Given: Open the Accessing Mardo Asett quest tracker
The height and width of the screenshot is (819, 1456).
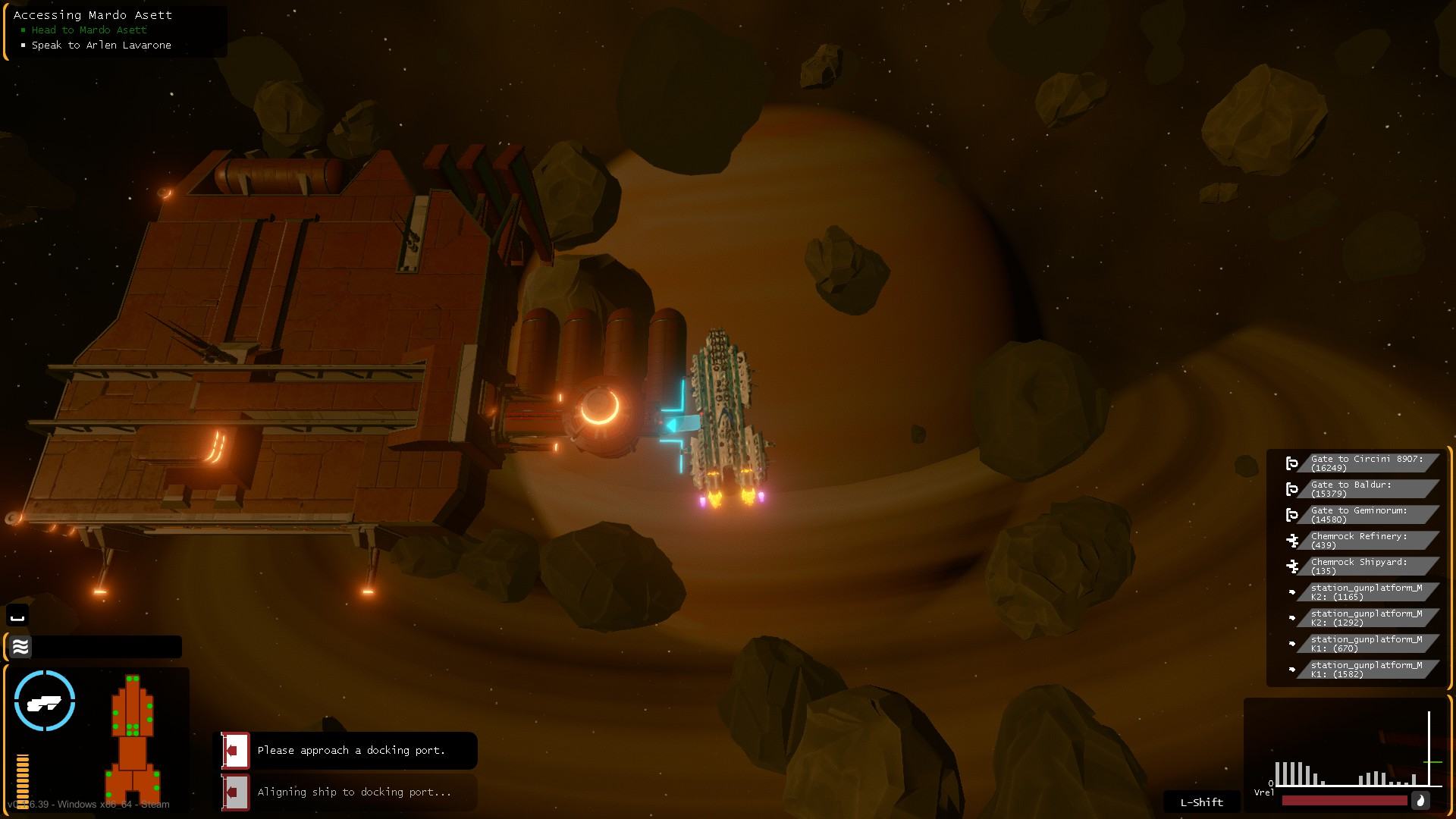Looking at the screenshot, I should tap(93, 15).
